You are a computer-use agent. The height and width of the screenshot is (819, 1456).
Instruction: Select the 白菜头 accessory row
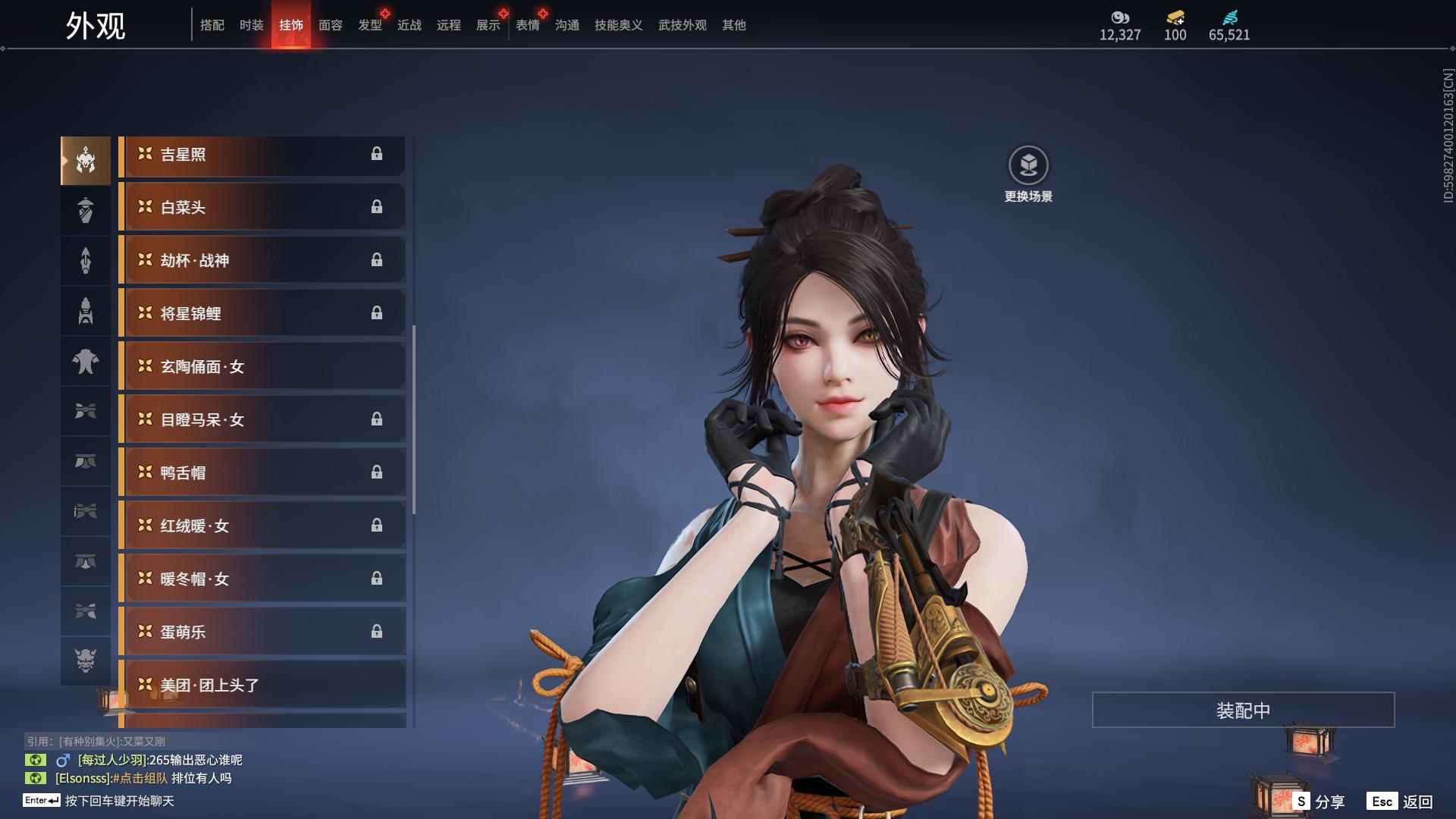coord(262,208)
